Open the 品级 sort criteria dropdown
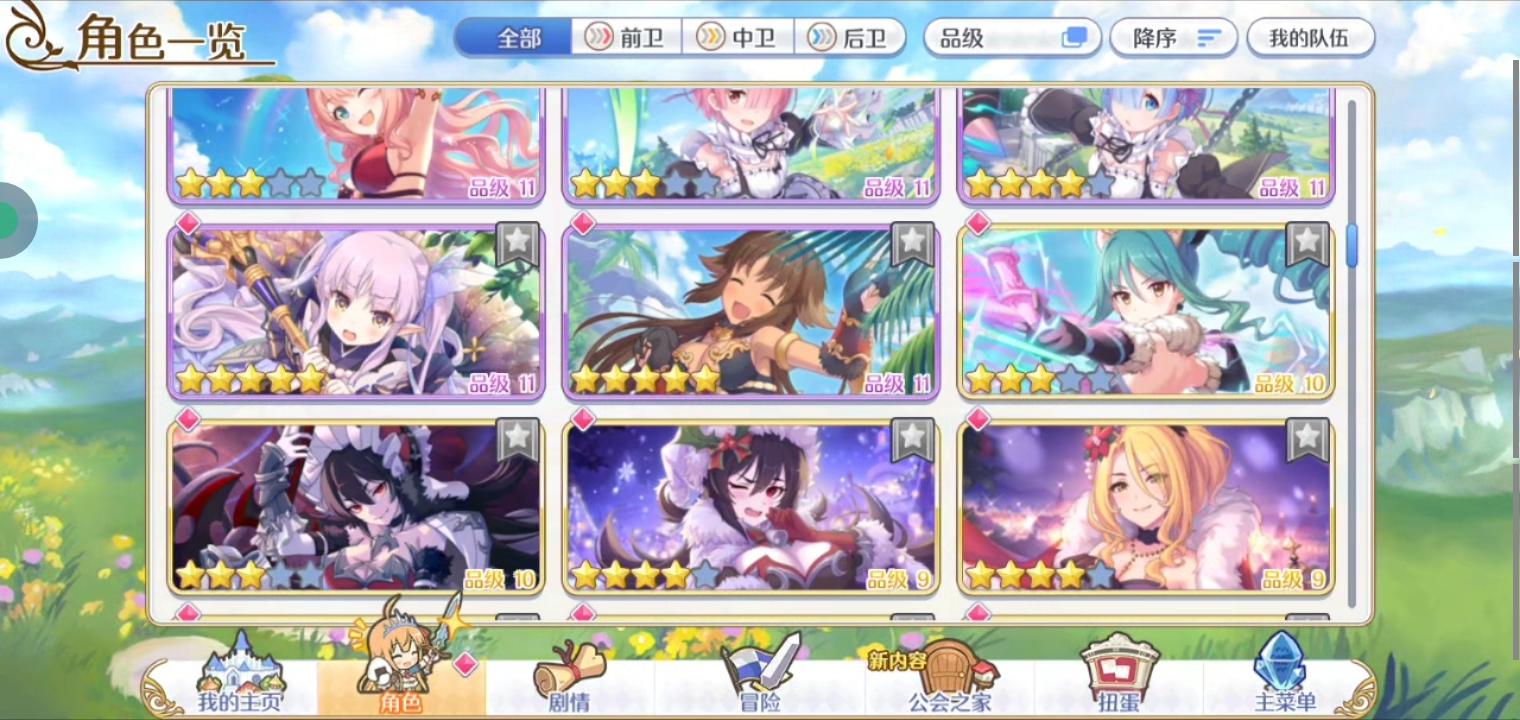This screenshot has width=1520, height=720. click(x=1010, y=38)
